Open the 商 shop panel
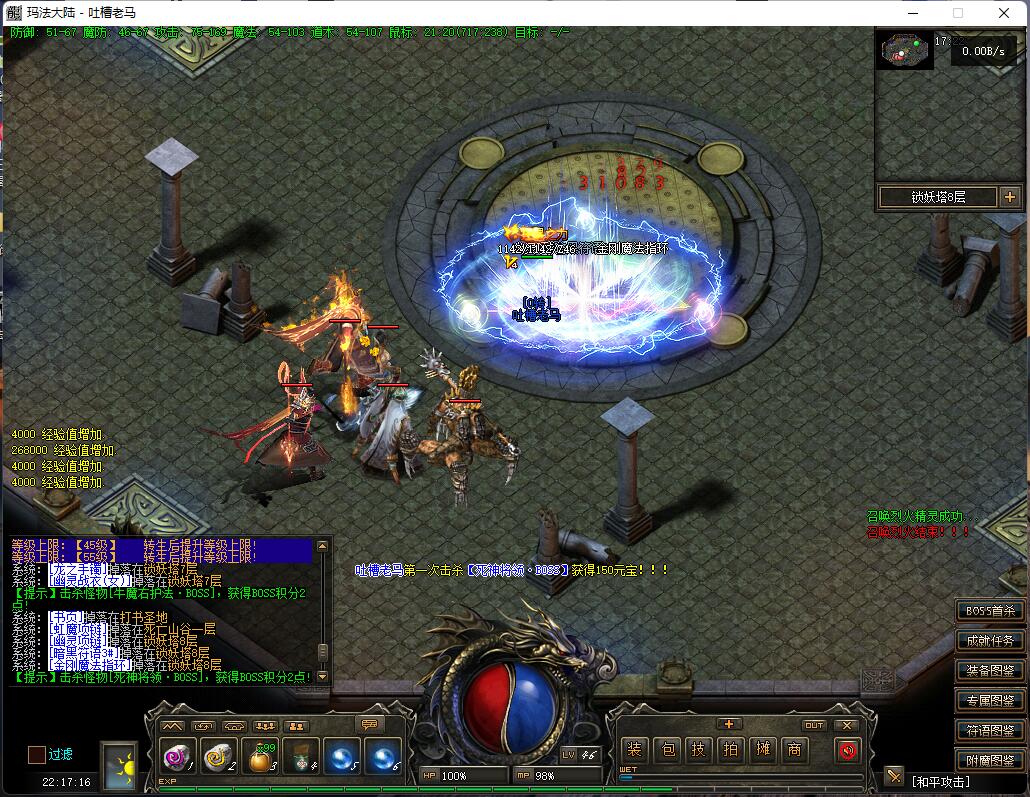Image resolution: width=1030 pixels, height=797 pixels. pos(795,749)
